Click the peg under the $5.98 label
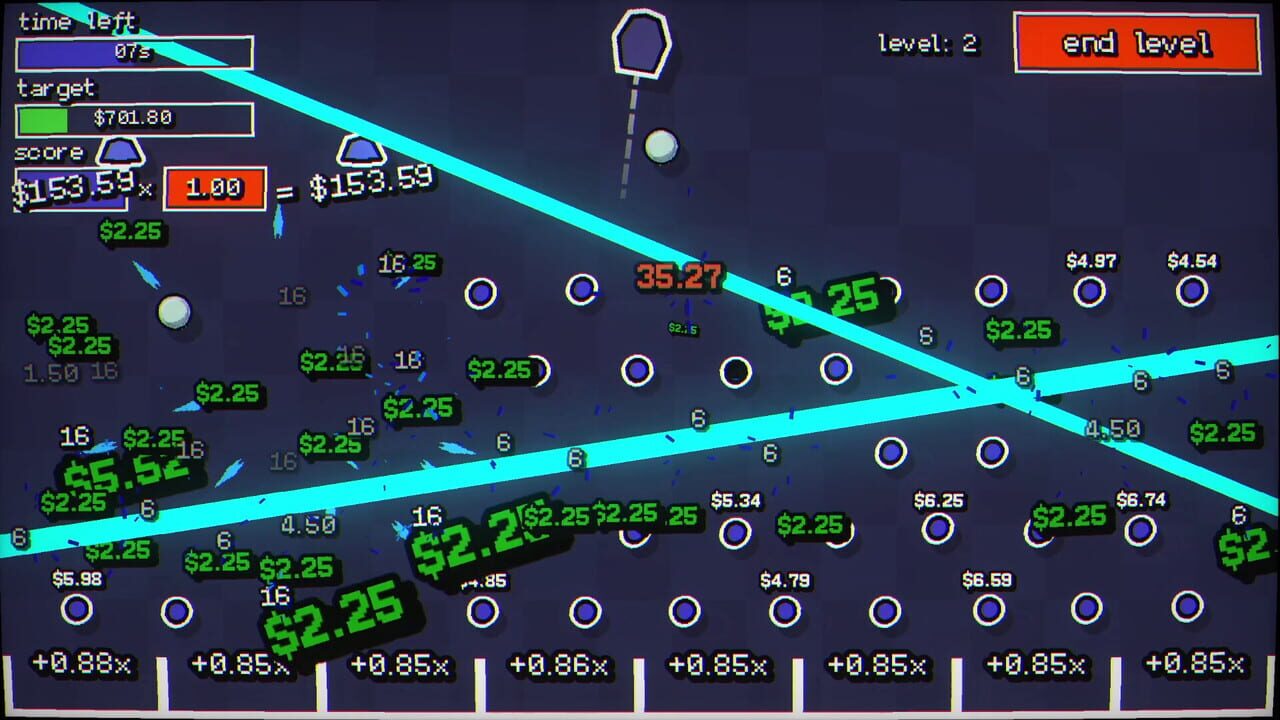 [77, 607]
